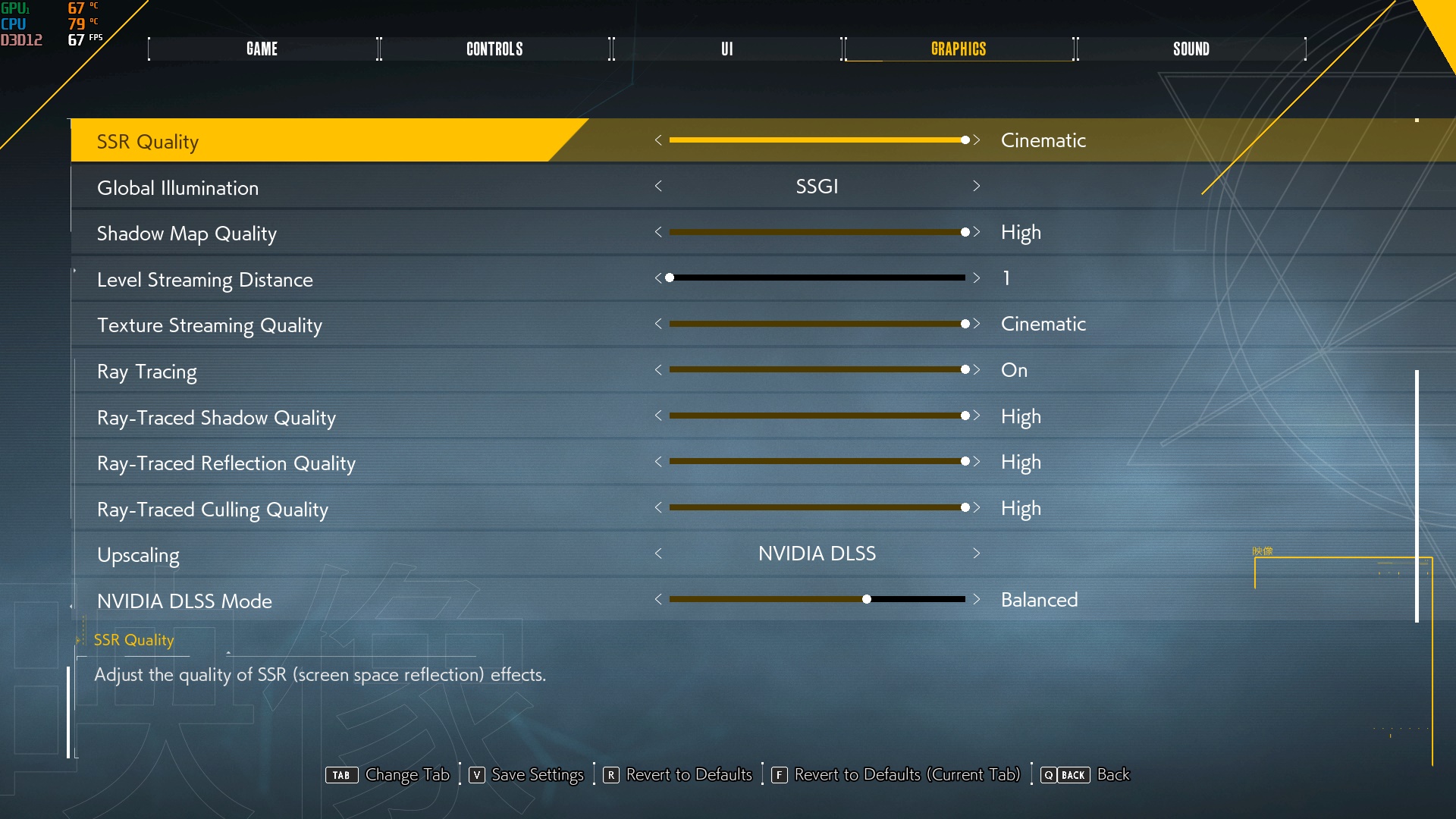Open the Controls tab

click(494, 49)
